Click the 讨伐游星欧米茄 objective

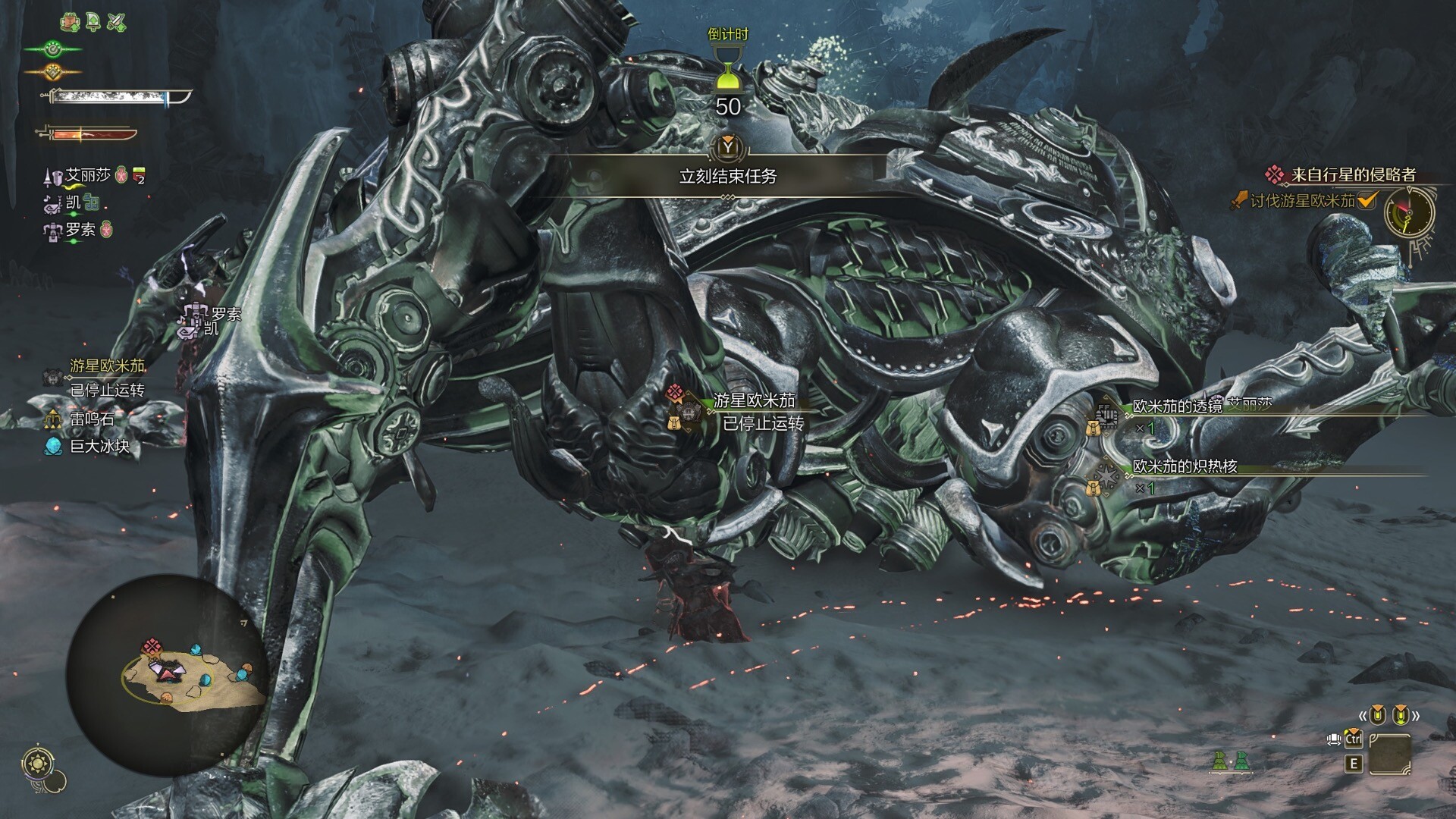click(1301, 201)
